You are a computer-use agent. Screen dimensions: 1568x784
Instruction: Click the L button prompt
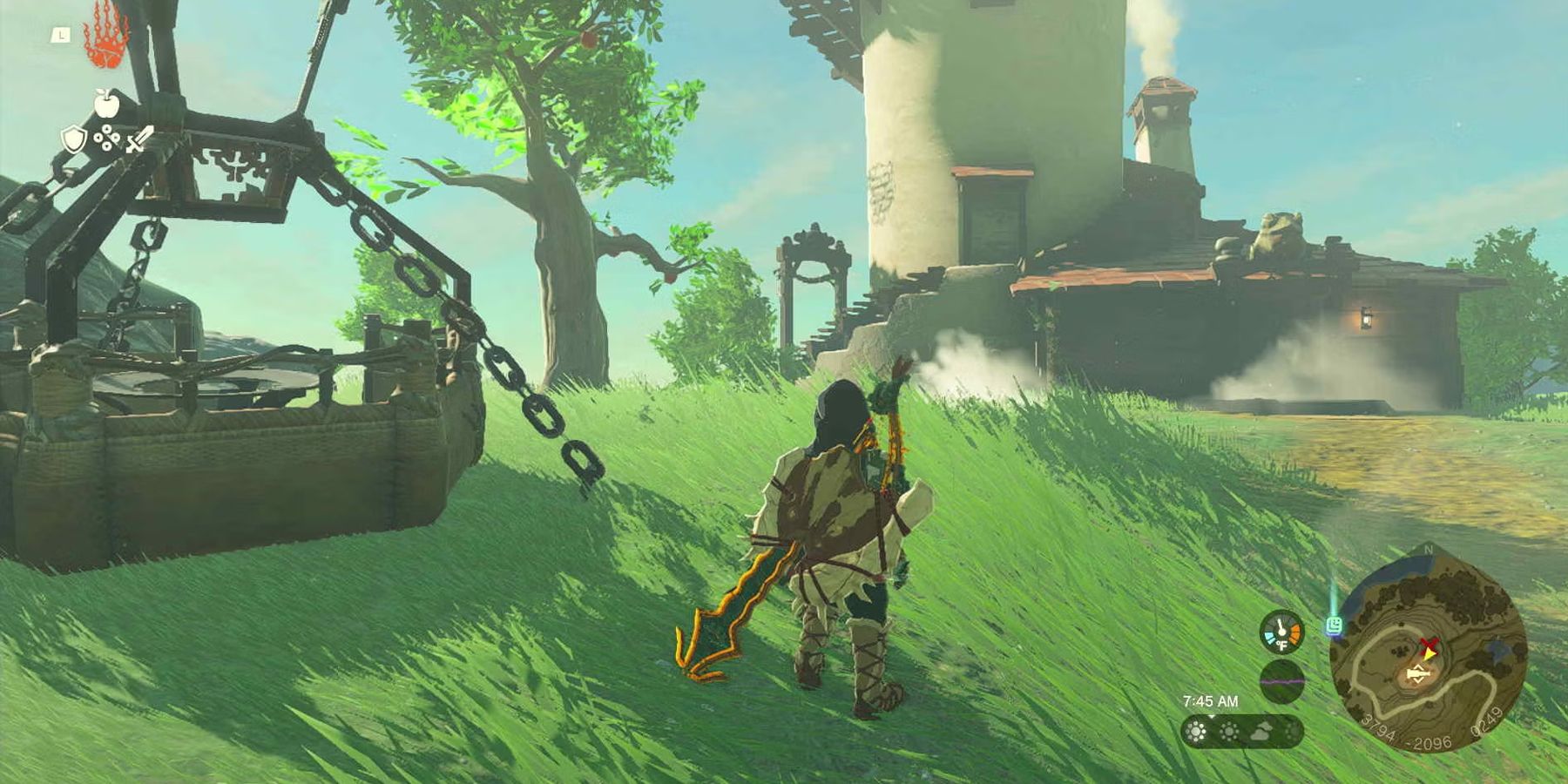click(62, 35)
